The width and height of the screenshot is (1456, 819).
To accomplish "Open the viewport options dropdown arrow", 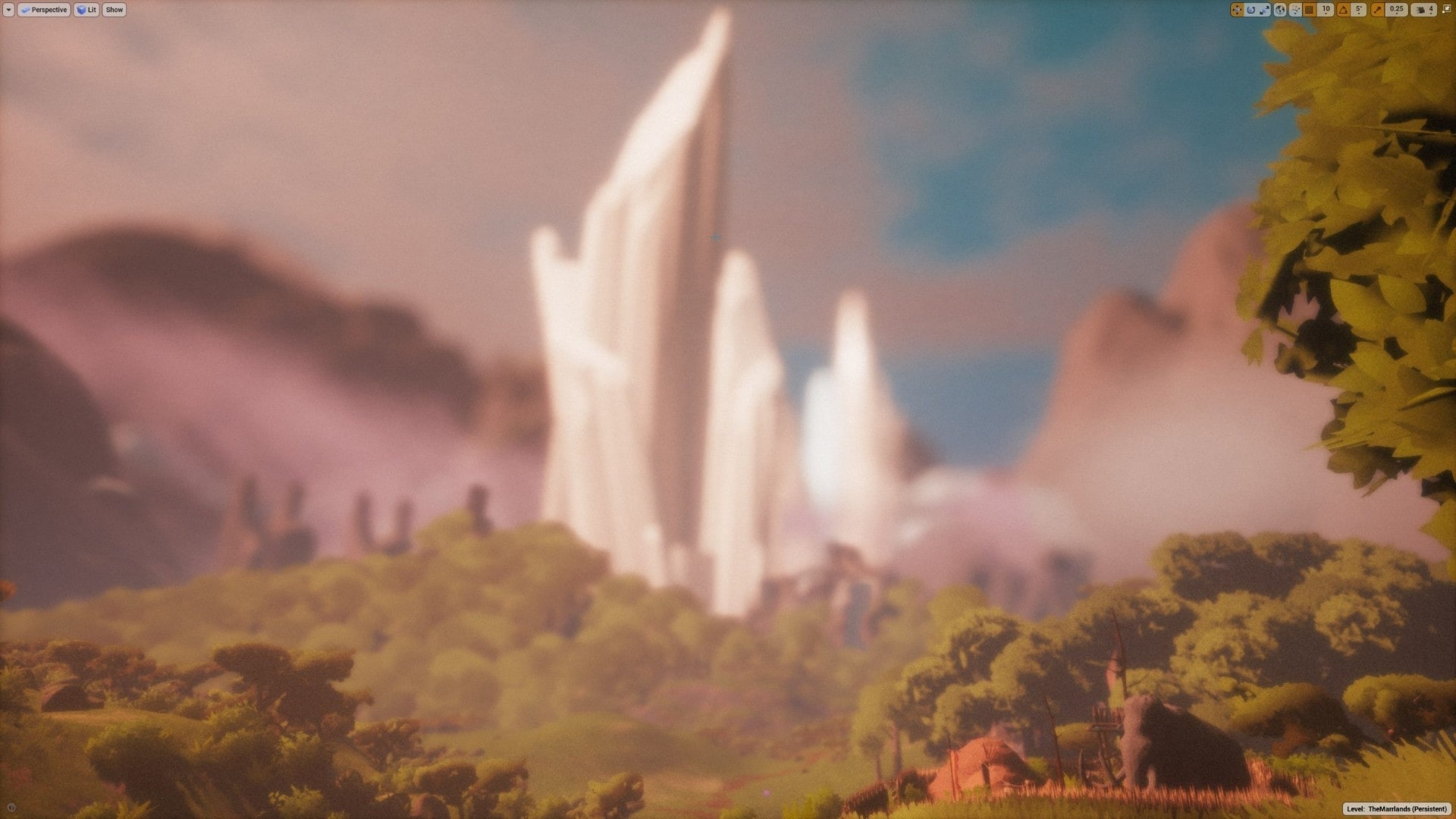I will pos(8,10).
